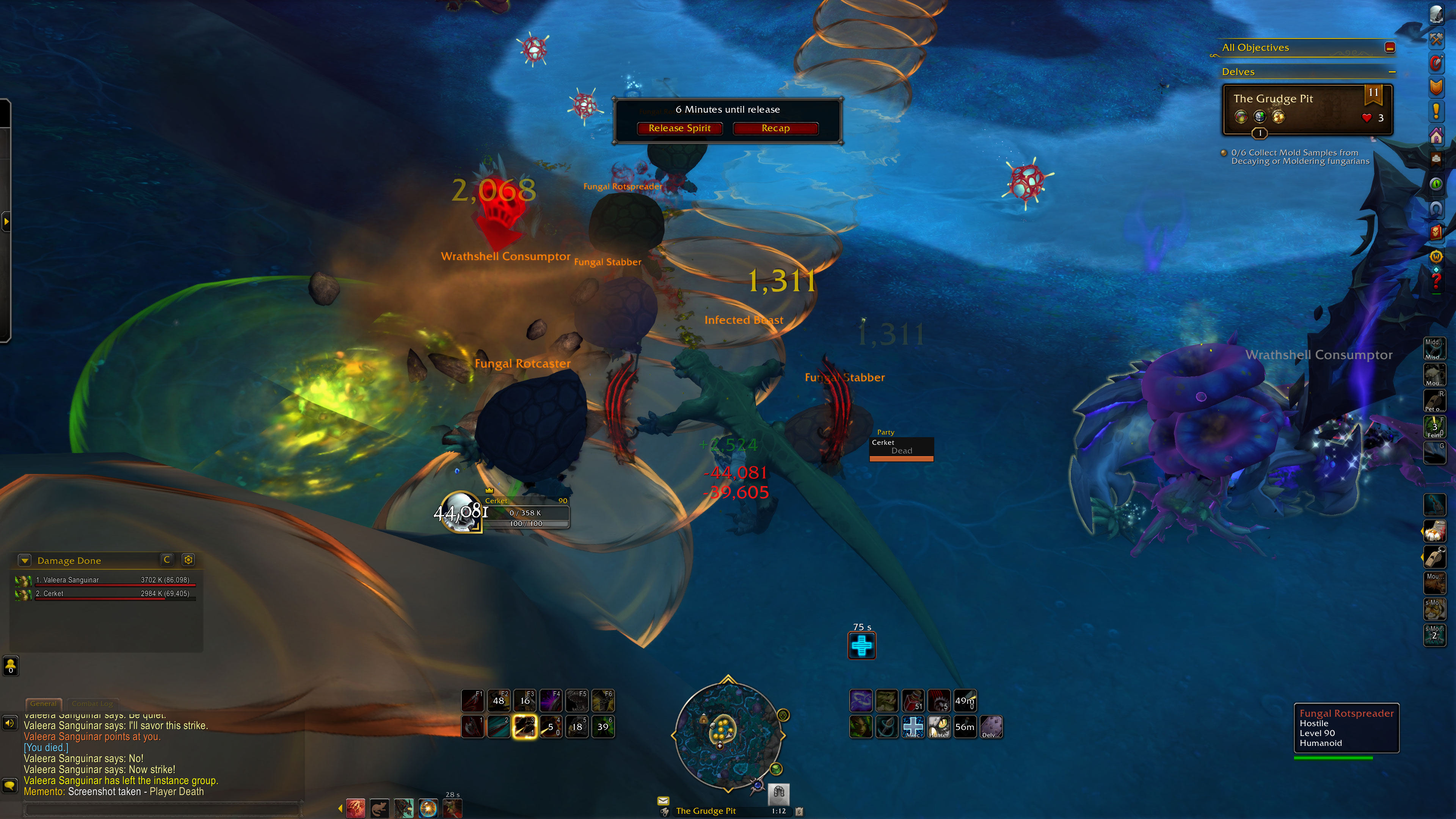Select the General chat tab
Image resolution: width=1456 pixels, height=819 pixels.
point(44,704)
